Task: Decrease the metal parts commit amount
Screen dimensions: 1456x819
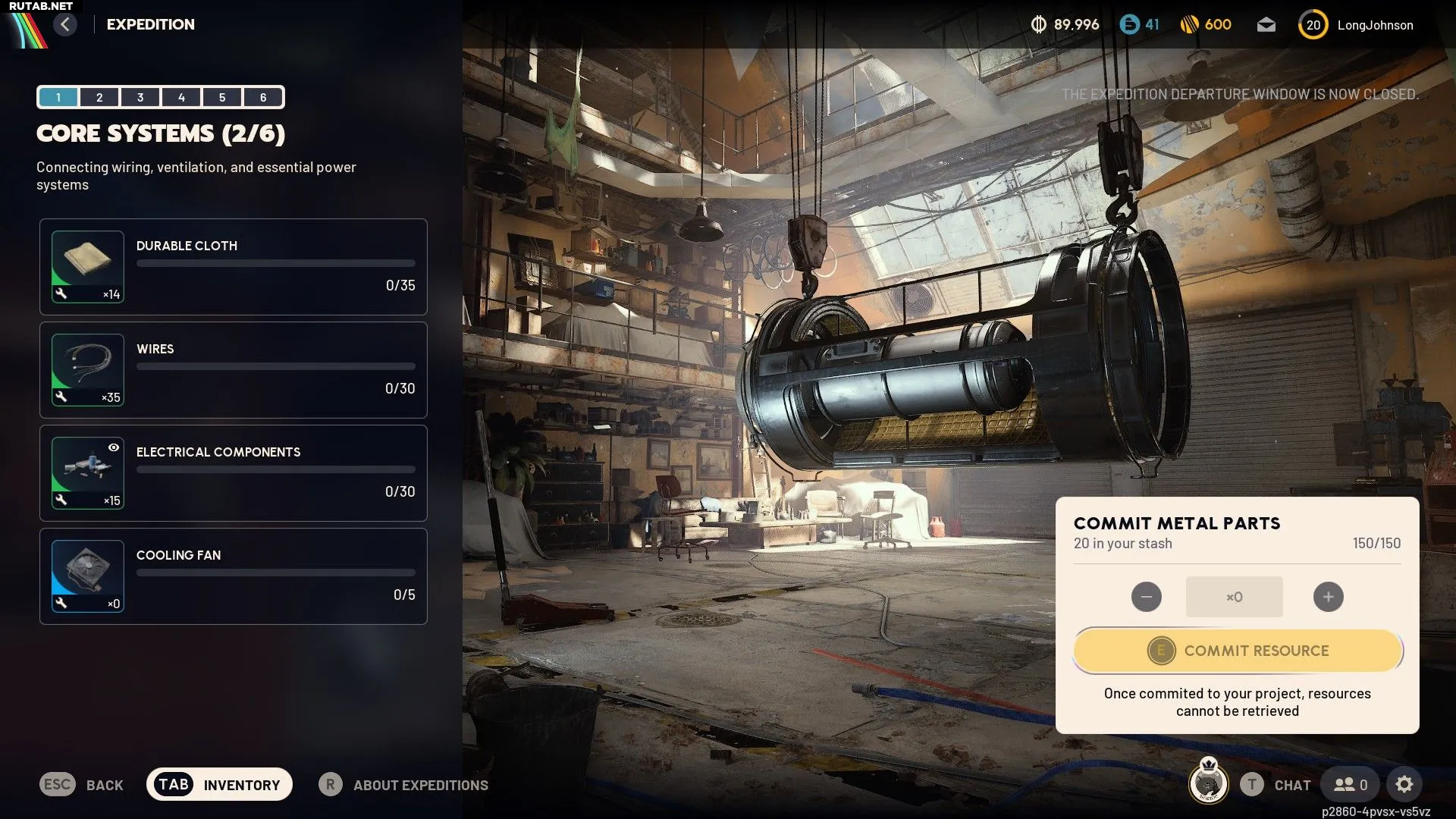Action: 1146,597
